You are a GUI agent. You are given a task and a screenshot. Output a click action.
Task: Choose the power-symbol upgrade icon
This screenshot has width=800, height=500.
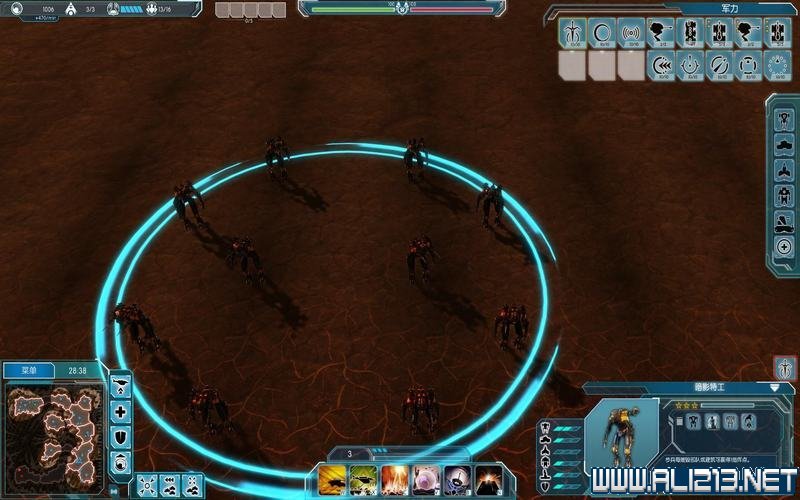(691, 66)
